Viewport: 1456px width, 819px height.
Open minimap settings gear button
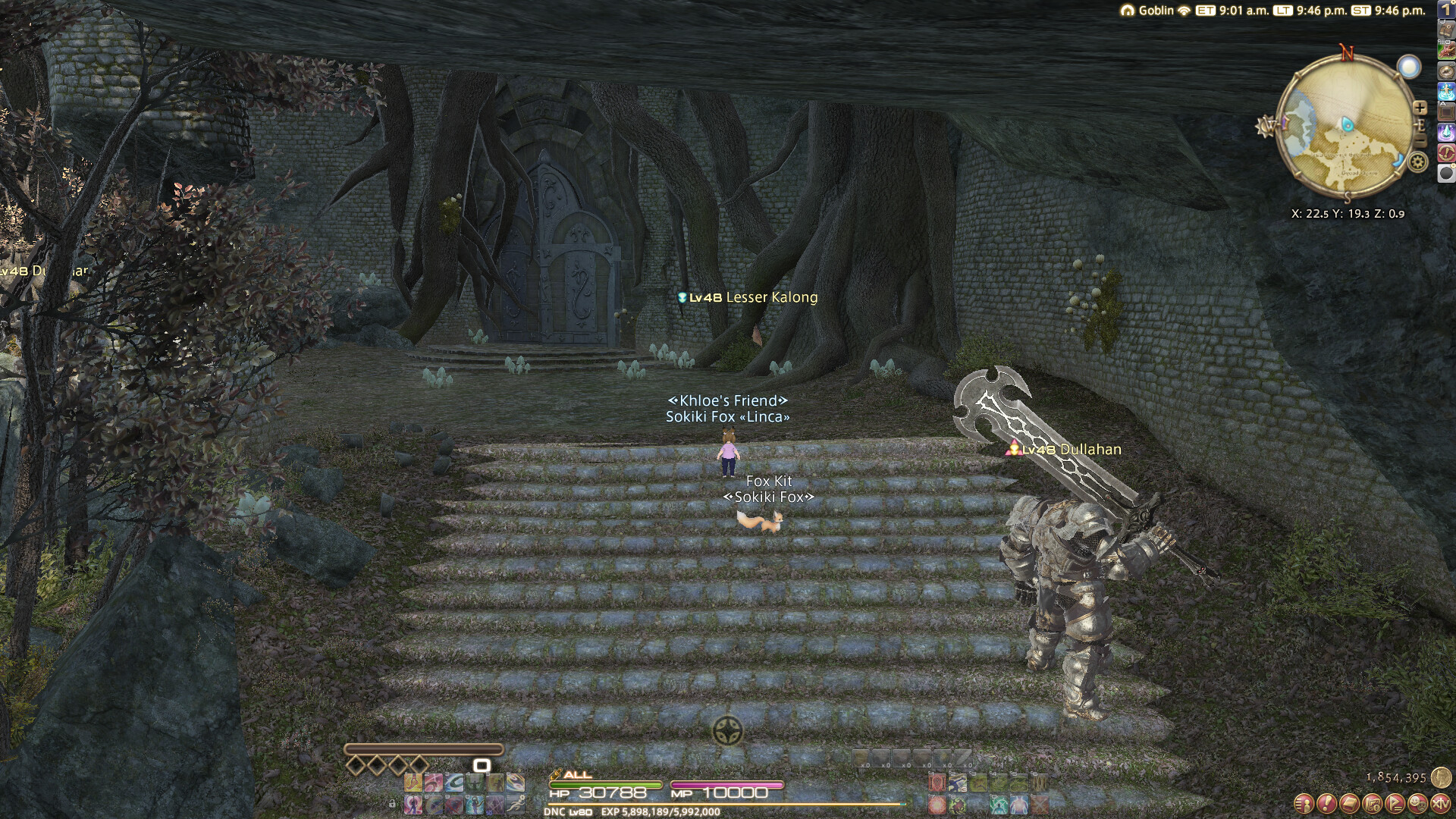point(1418,162)
